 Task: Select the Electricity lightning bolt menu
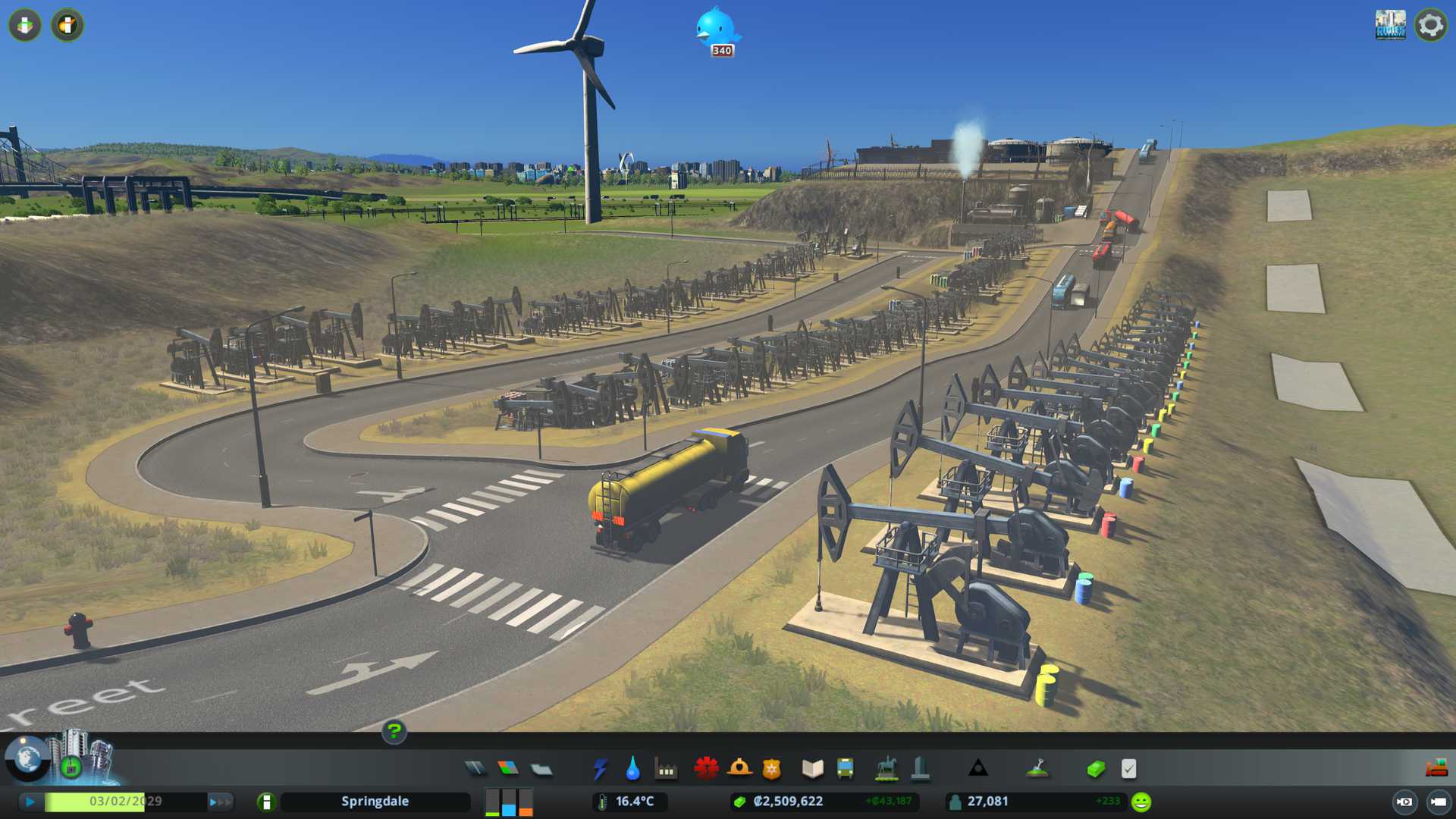coord(600,769)
